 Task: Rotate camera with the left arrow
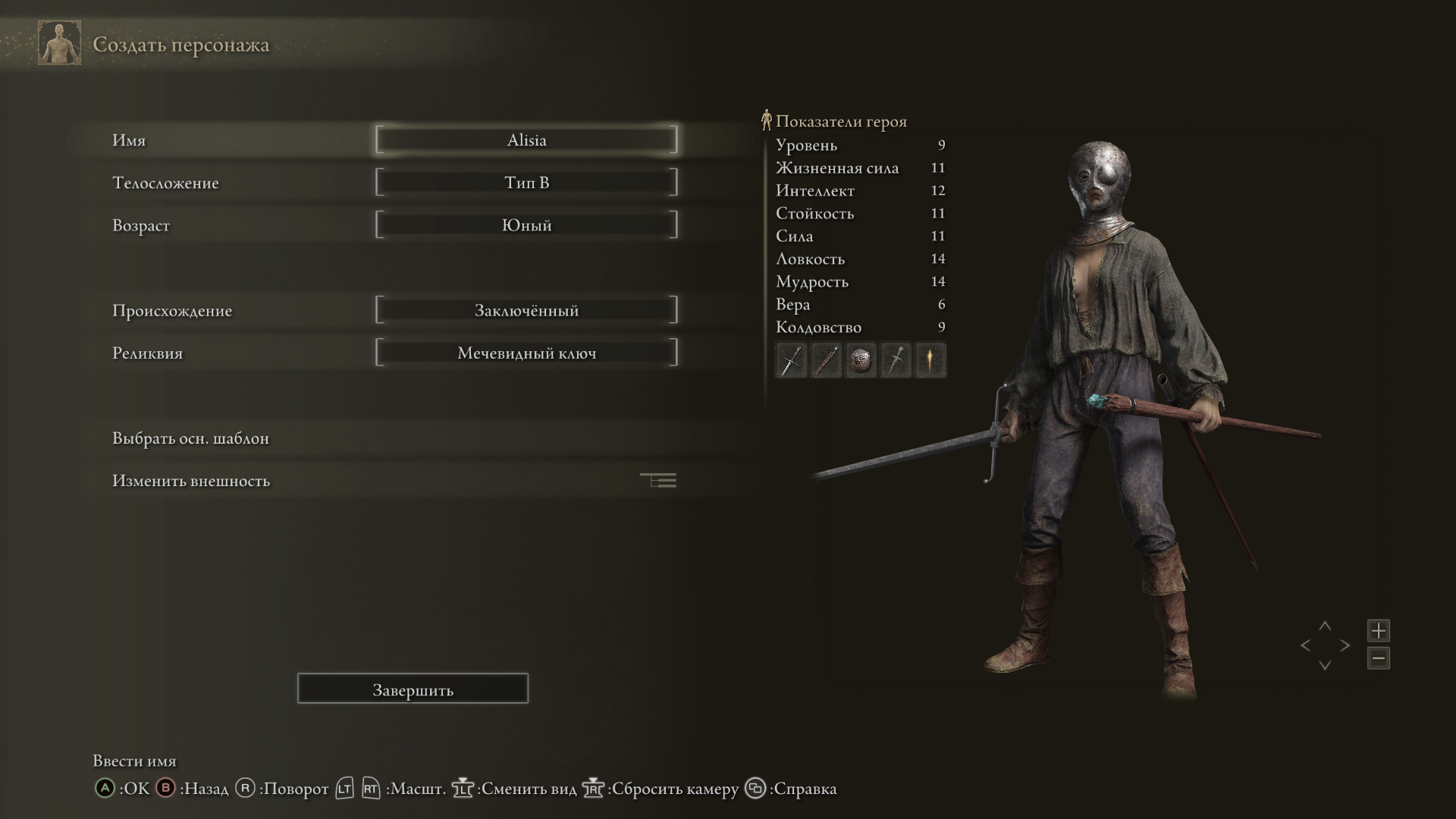point(1305,645)
